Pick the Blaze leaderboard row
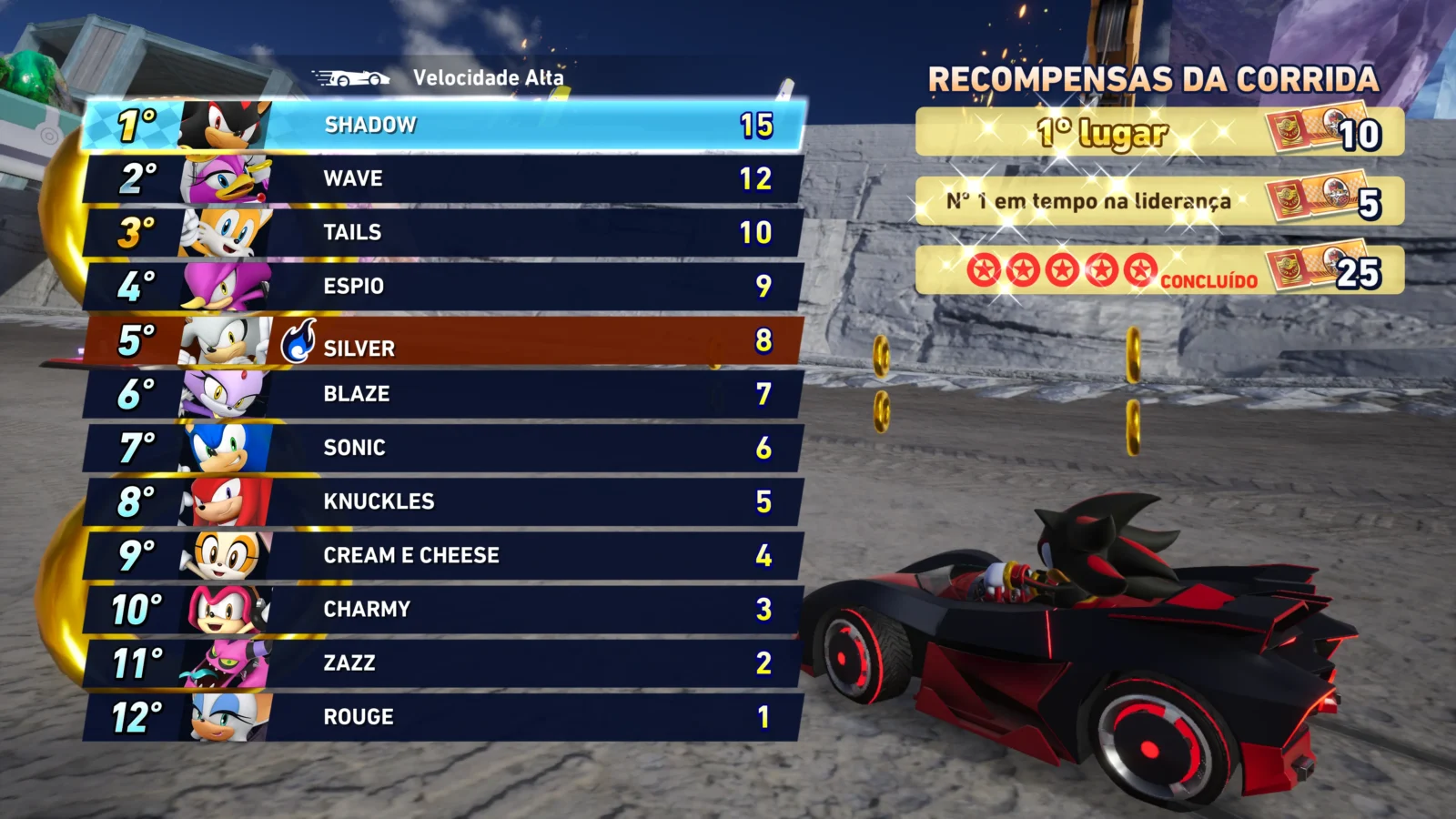 tap(444, 394)
